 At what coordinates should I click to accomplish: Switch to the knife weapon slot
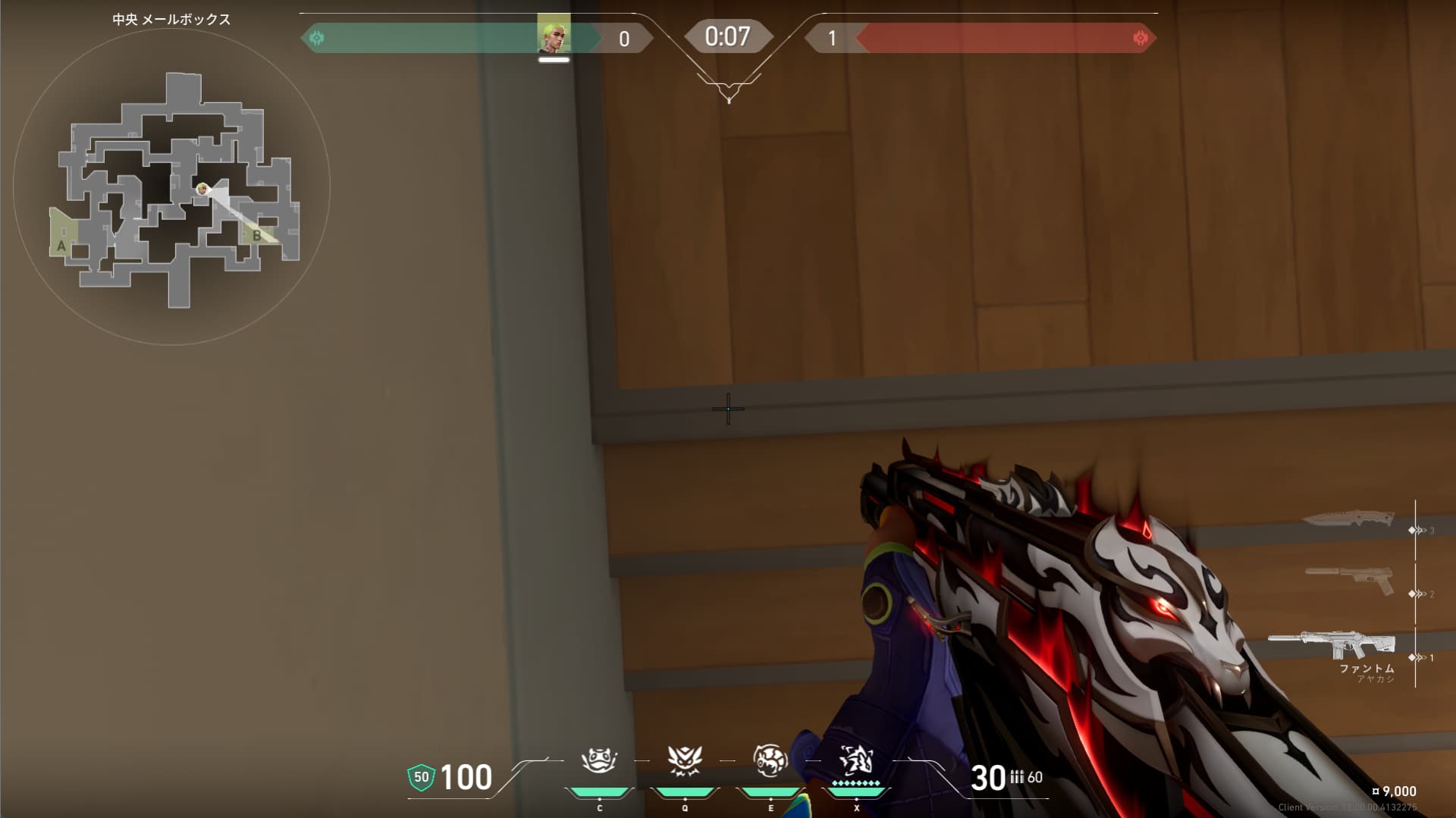click(1348, 519)
